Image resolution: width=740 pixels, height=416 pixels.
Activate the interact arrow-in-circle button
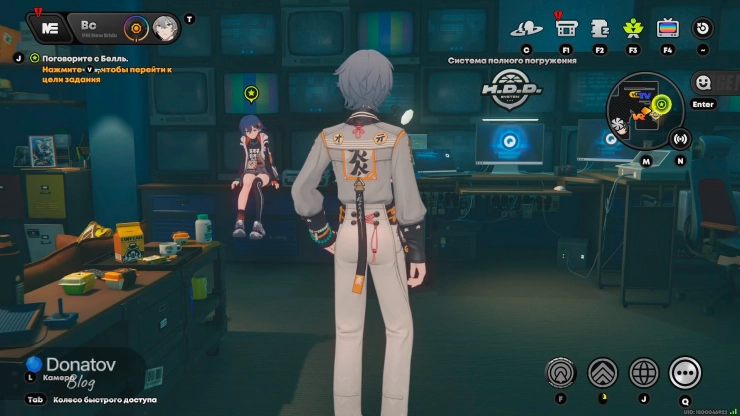click(561, 372)
